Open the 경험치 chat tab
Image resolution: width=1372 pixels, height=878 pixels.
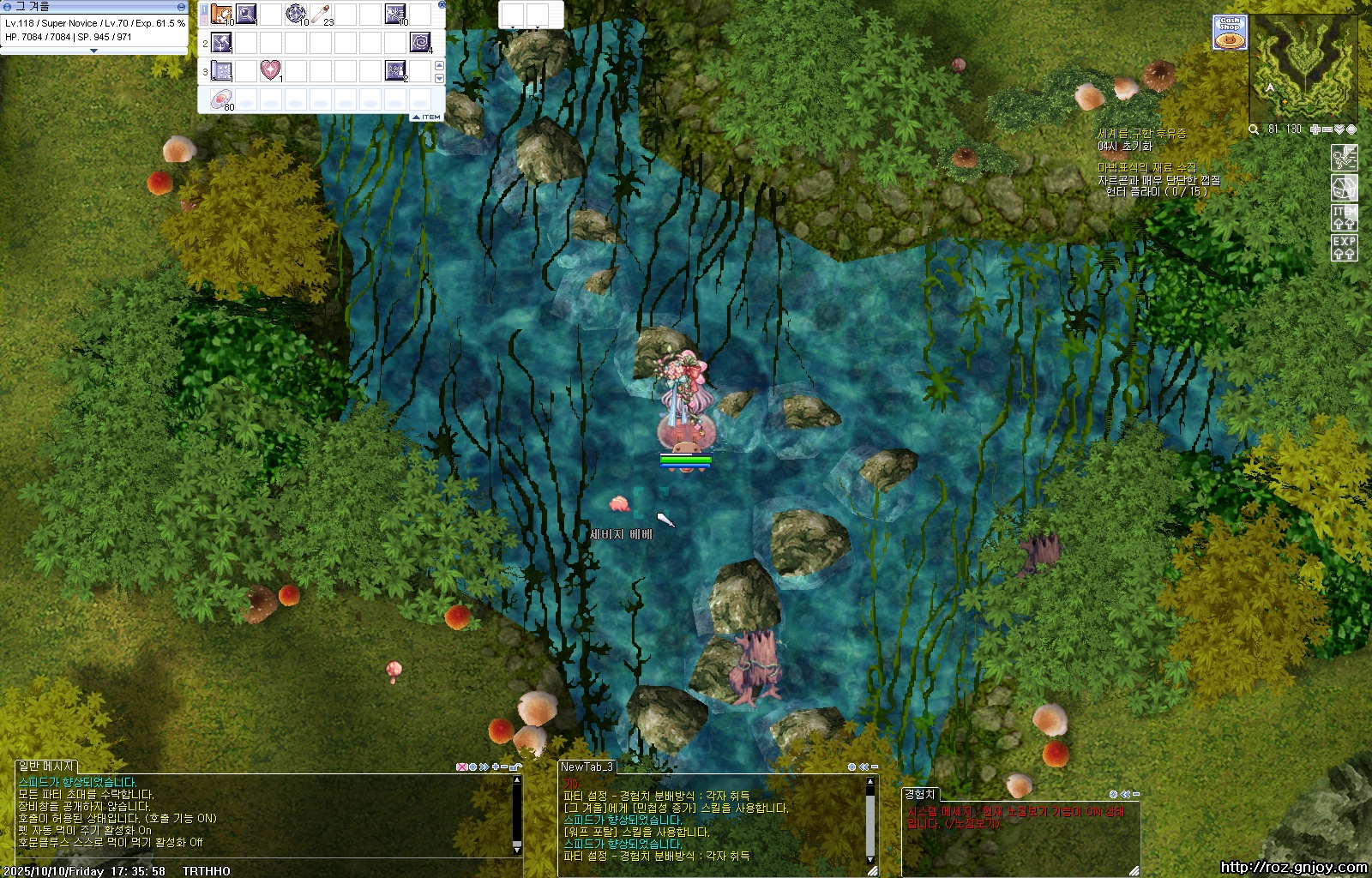coord(920,794)
